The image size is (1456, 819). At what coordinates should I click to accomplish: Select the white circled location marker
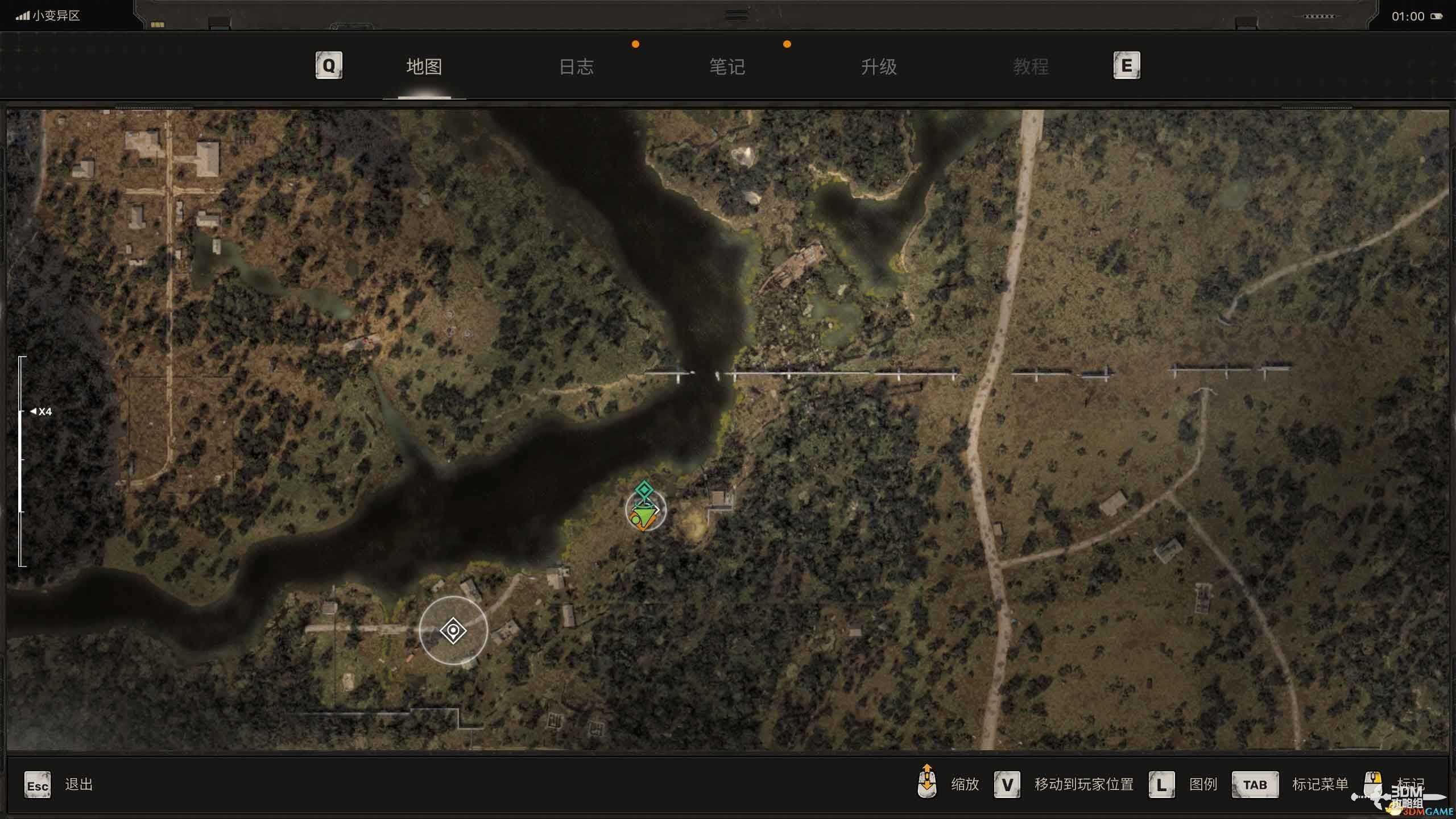[453, 631]
